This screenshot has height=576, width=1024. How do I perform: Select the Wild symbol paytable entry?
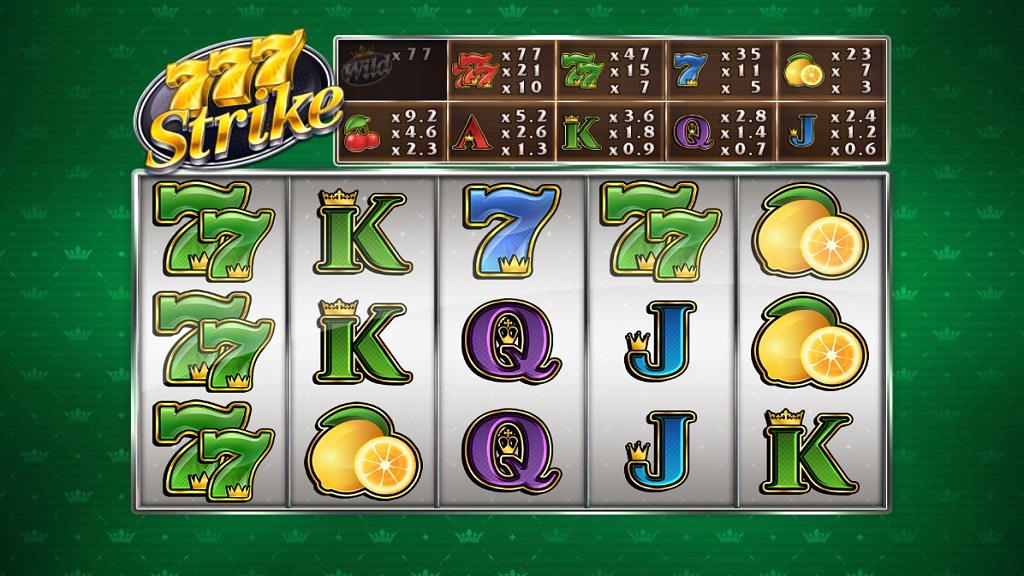pos(391,70)
